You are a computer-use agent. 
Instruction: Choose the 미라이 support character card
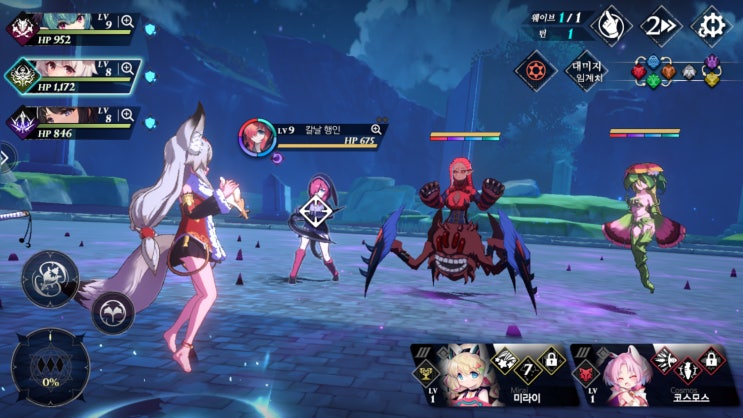(486, 378)
